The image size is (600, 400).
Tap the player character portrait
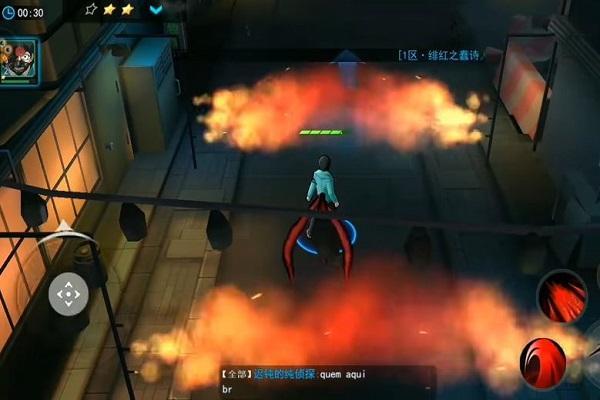(19, 60)
